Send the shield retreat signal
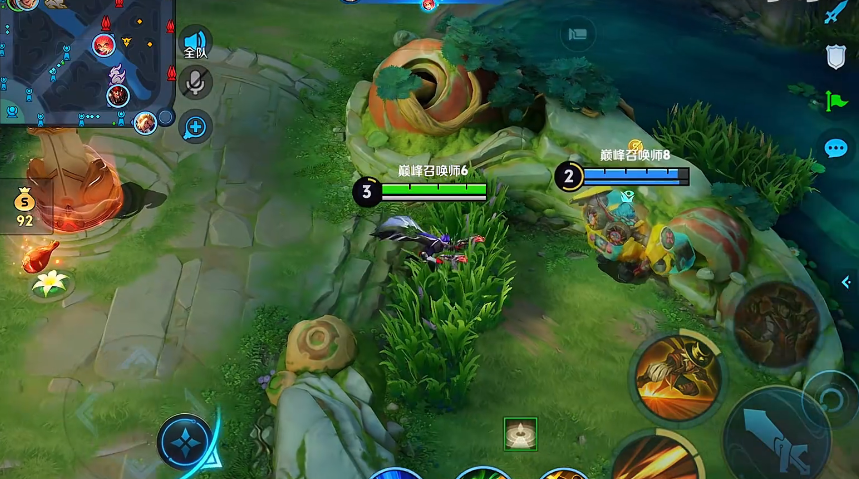Image resolution: width=859 pixels, height=479 pixels. coord(836,58)
